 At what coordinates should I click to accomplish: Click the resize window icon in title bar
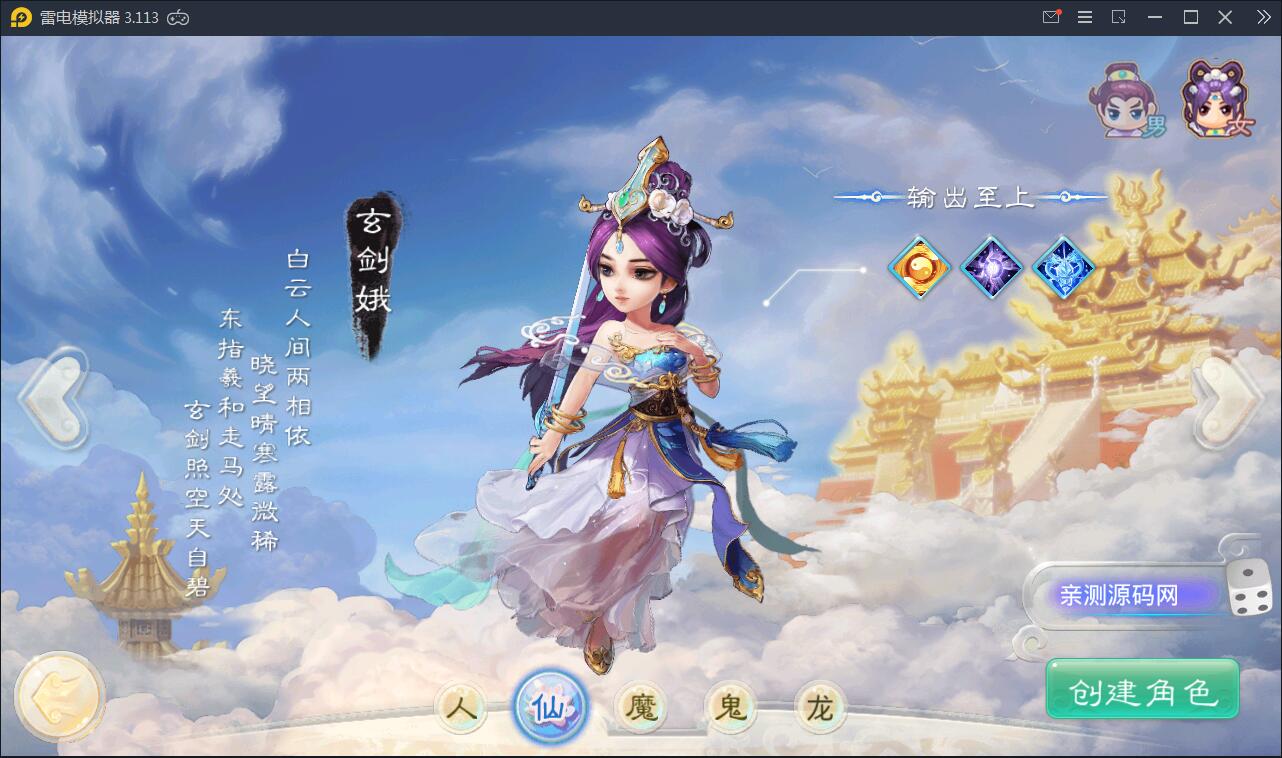click(1118, 16)
